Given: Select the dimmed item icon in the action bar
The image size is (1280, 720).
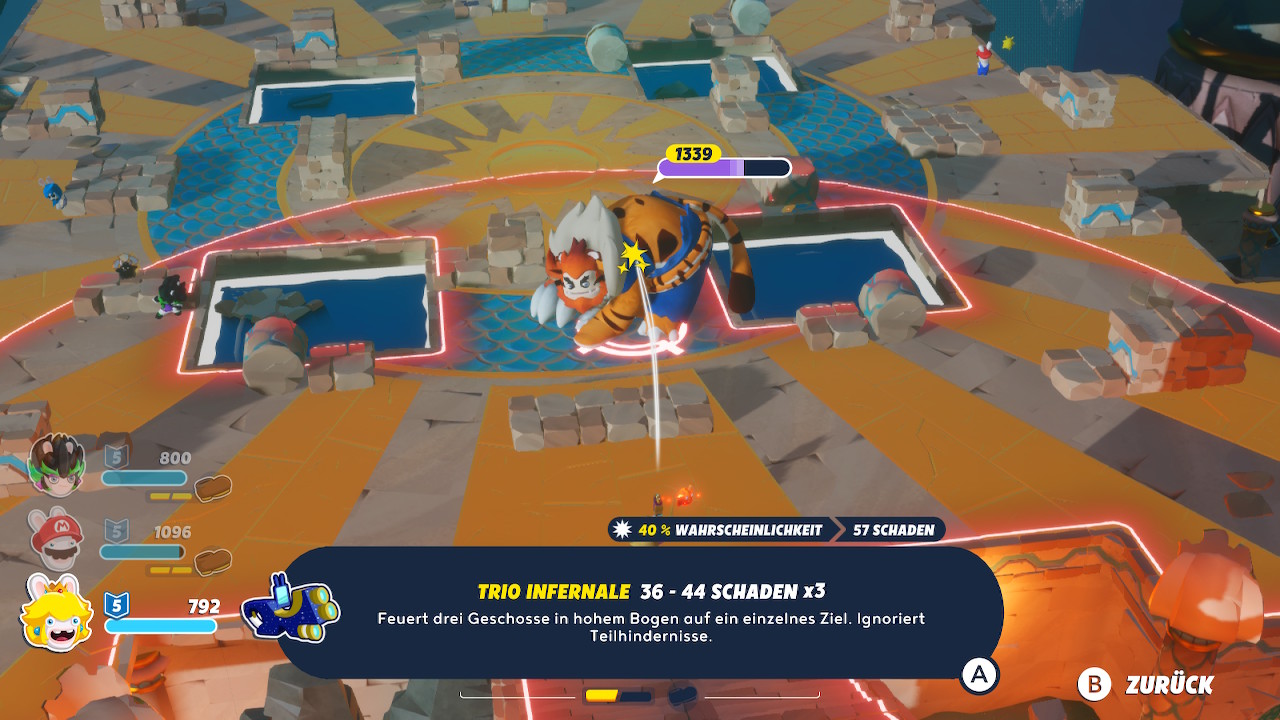Looking at the screenshot, I should click(683, 694).
